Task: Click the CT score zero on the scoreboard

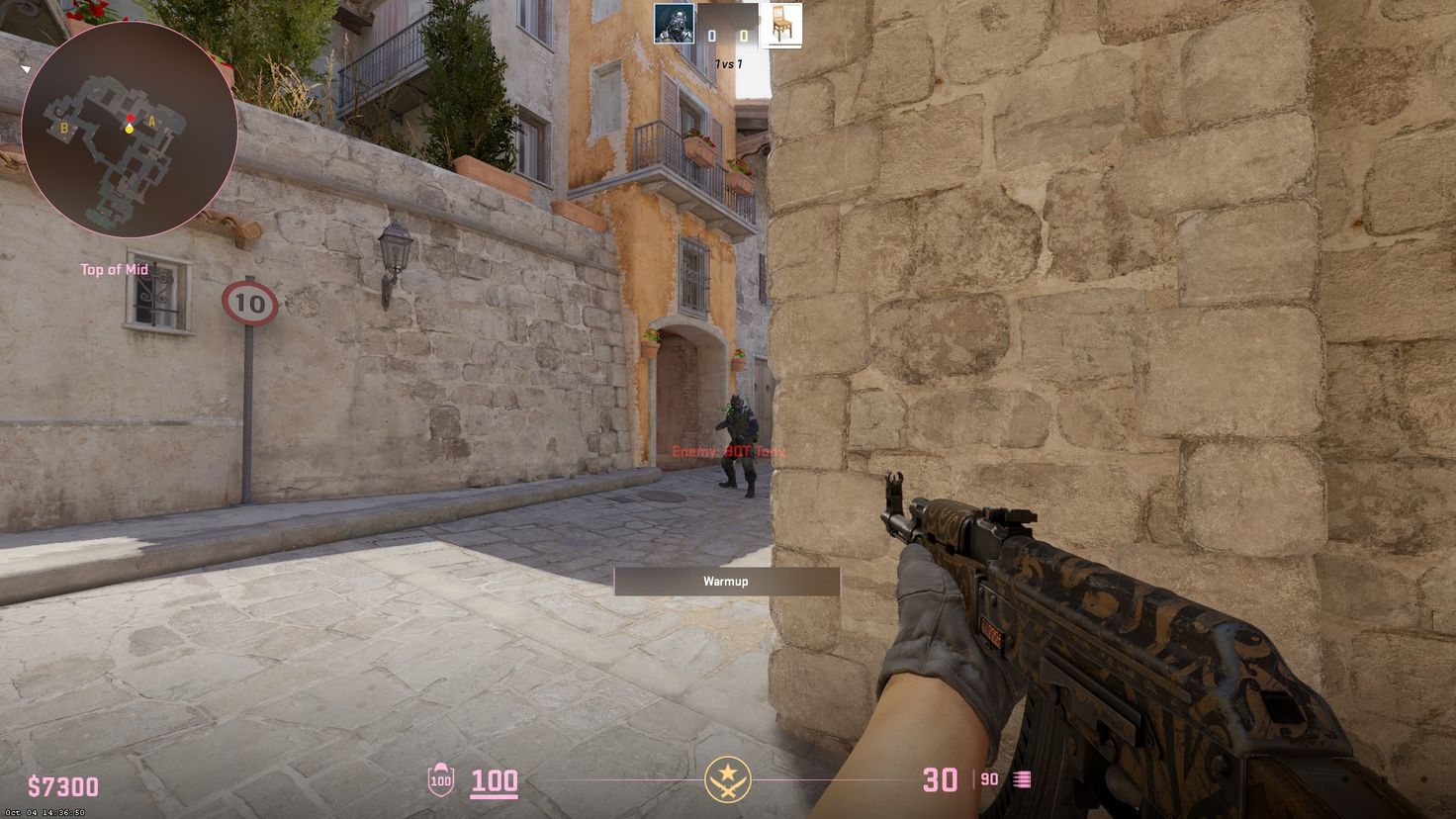Action: point(711,34)
